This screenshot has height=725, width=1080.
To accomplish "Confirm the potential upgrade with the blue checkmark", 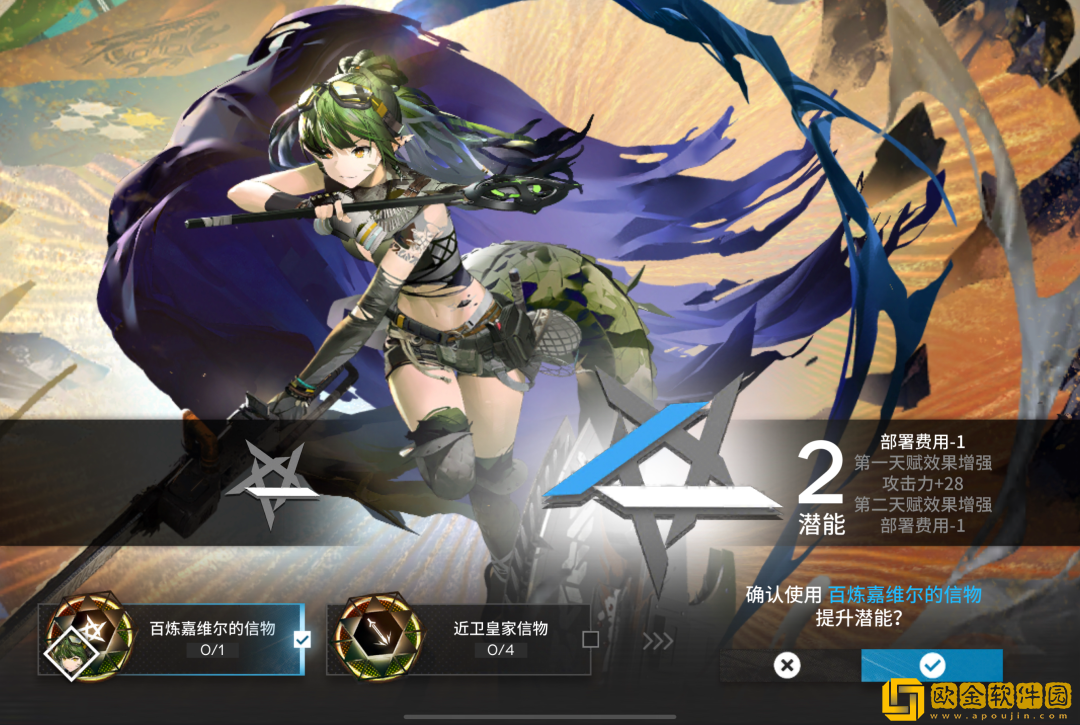I will coord(931,665).
